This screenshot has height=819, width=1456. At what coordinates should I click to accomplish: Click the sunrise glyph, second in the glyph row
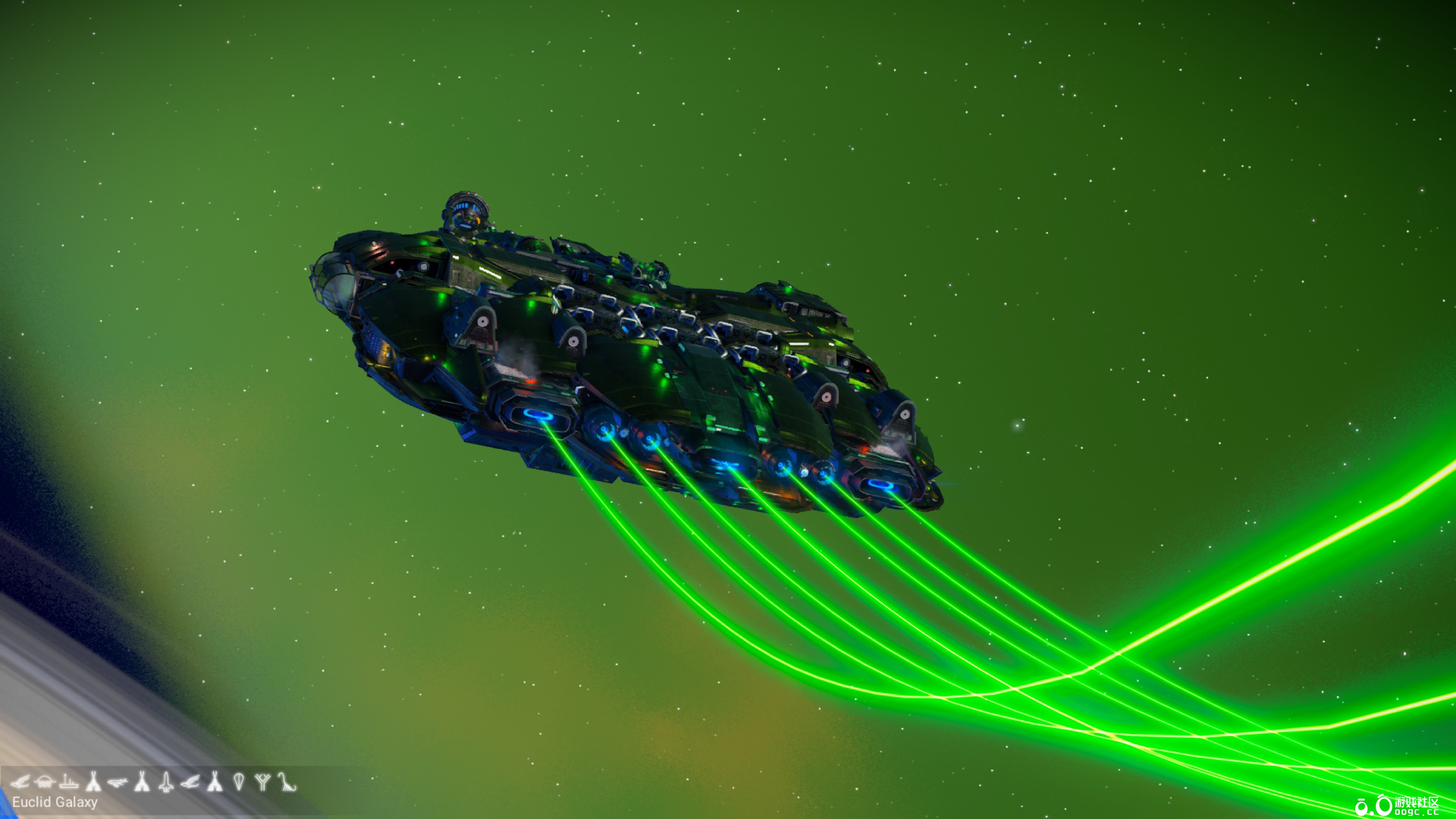[x=44, y=781]
